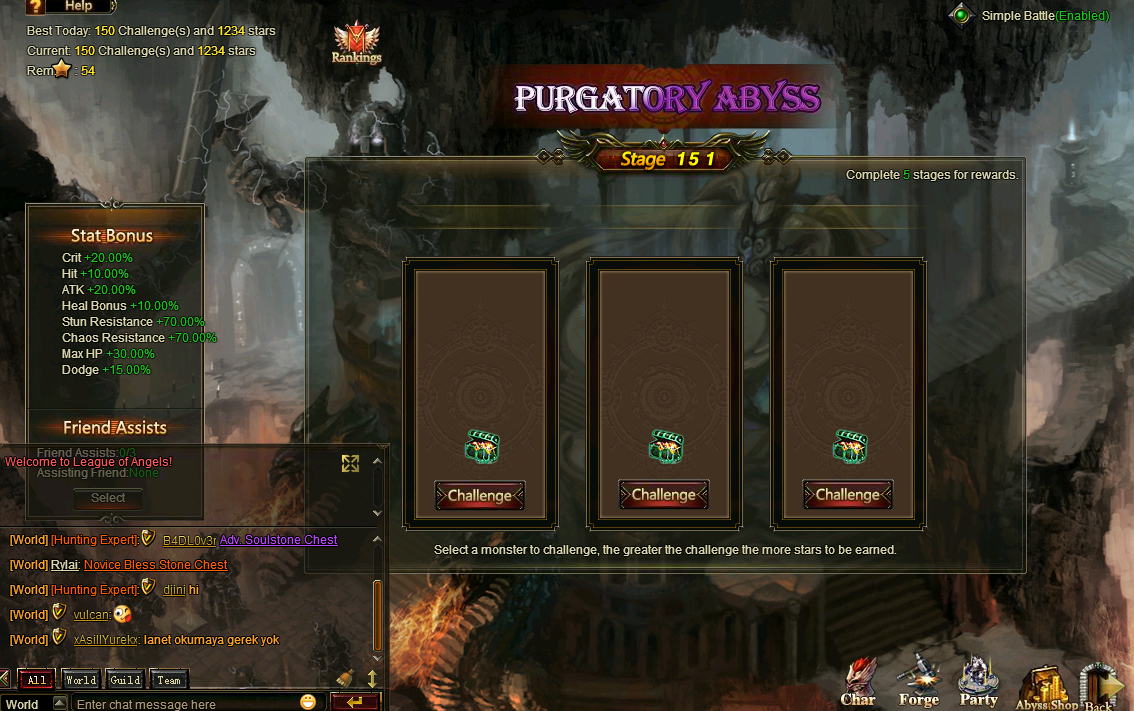Screen dimensions: 1134x711
Task: View the Novice Bless Stone Chest link
Action: click(155, 565)
